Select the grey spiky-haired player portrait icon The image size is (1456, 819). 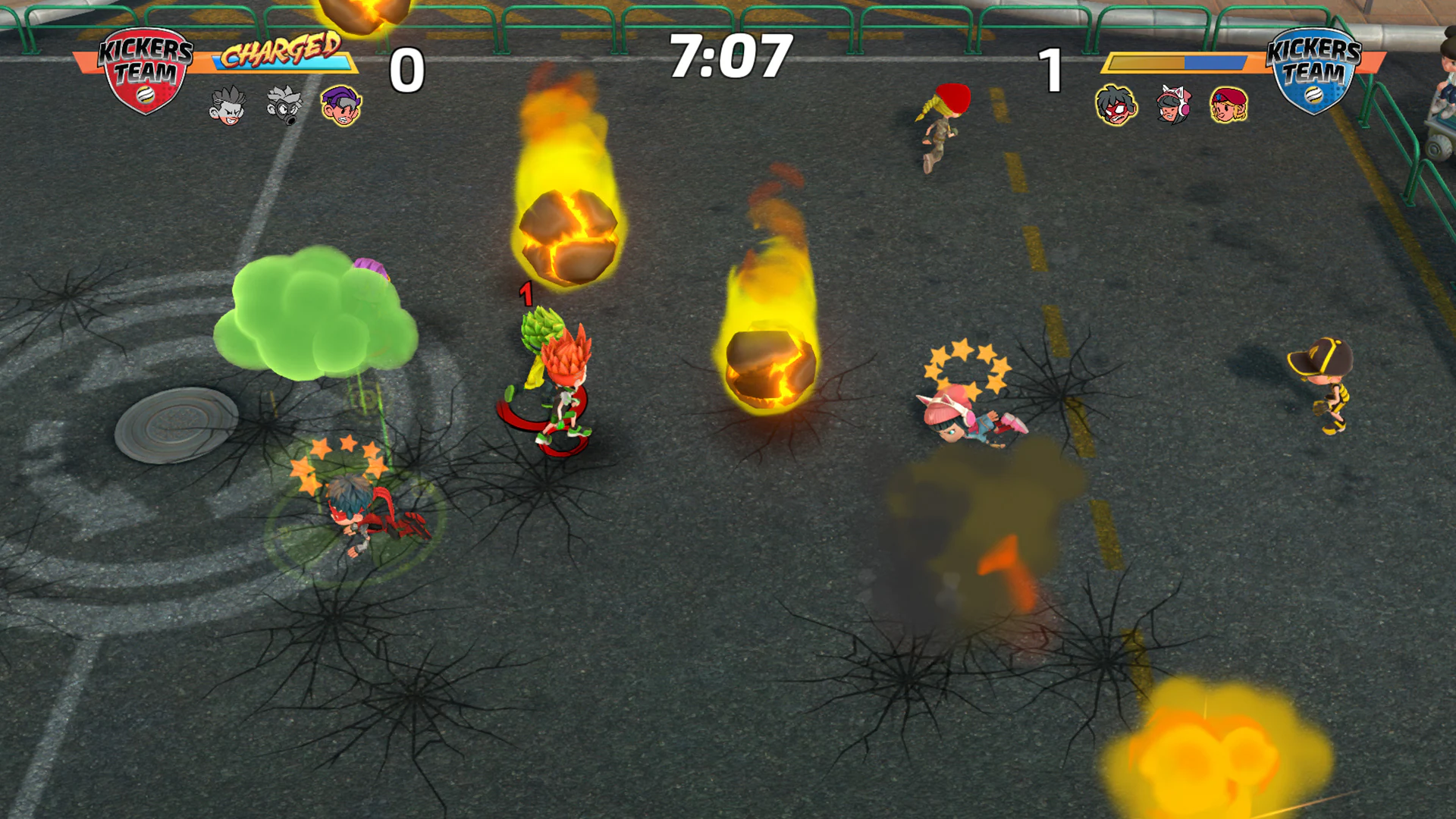(227, 108)
